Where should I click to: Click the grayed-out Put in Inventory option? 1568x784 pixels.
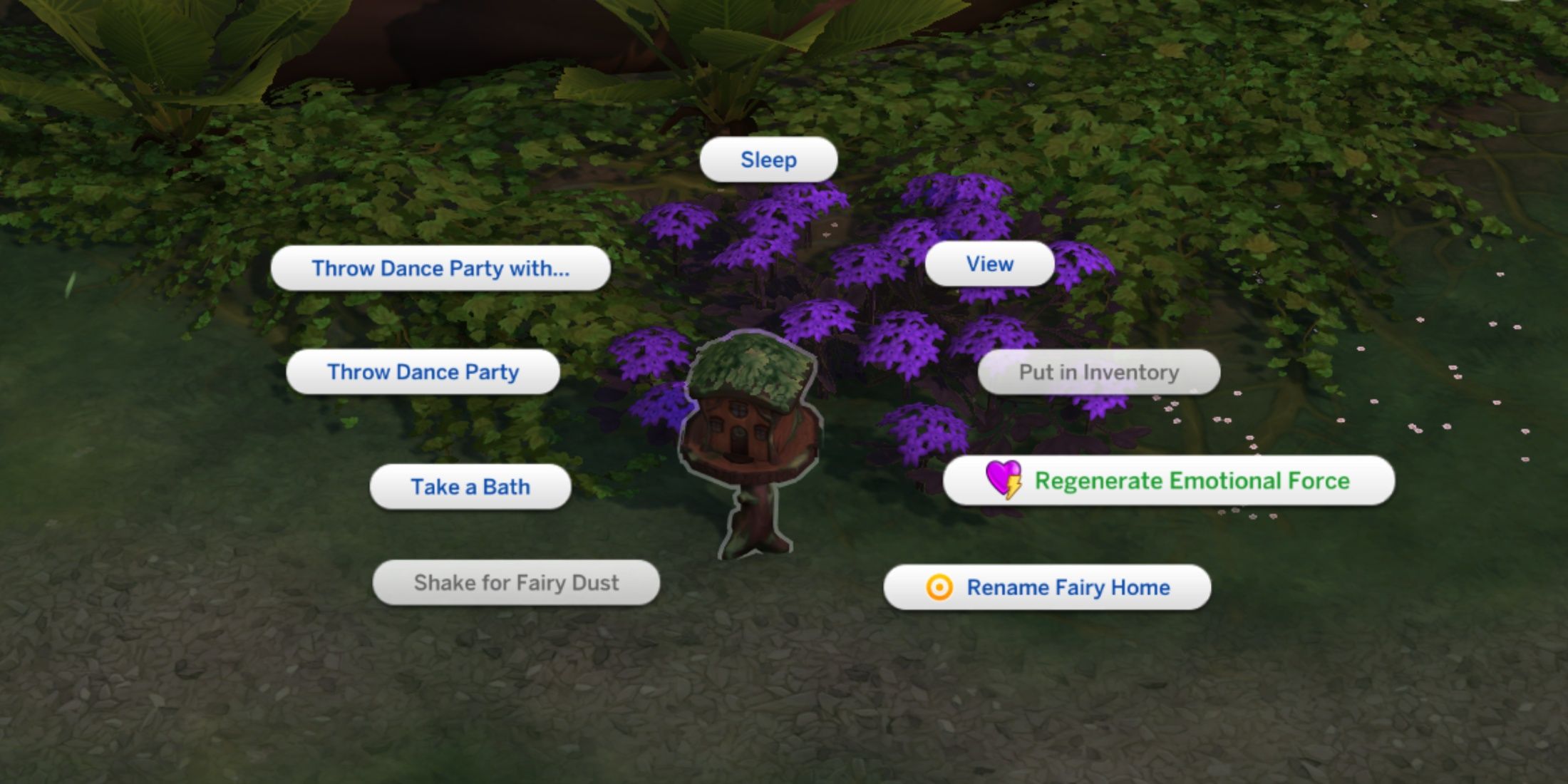pos(1101,371)
